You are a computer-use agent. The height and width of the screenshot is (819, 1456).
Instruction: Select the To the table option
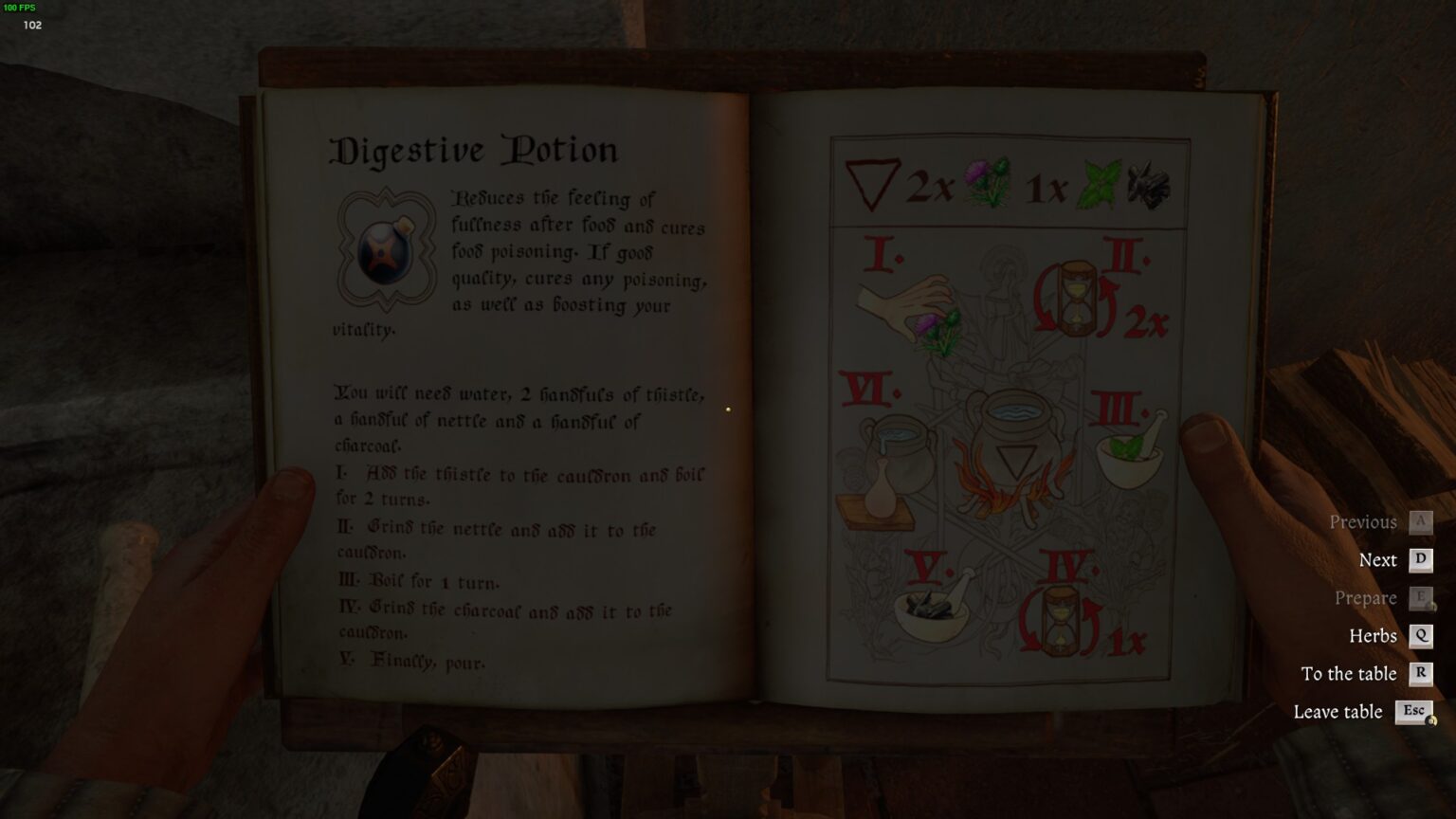tap(1350, 673)
